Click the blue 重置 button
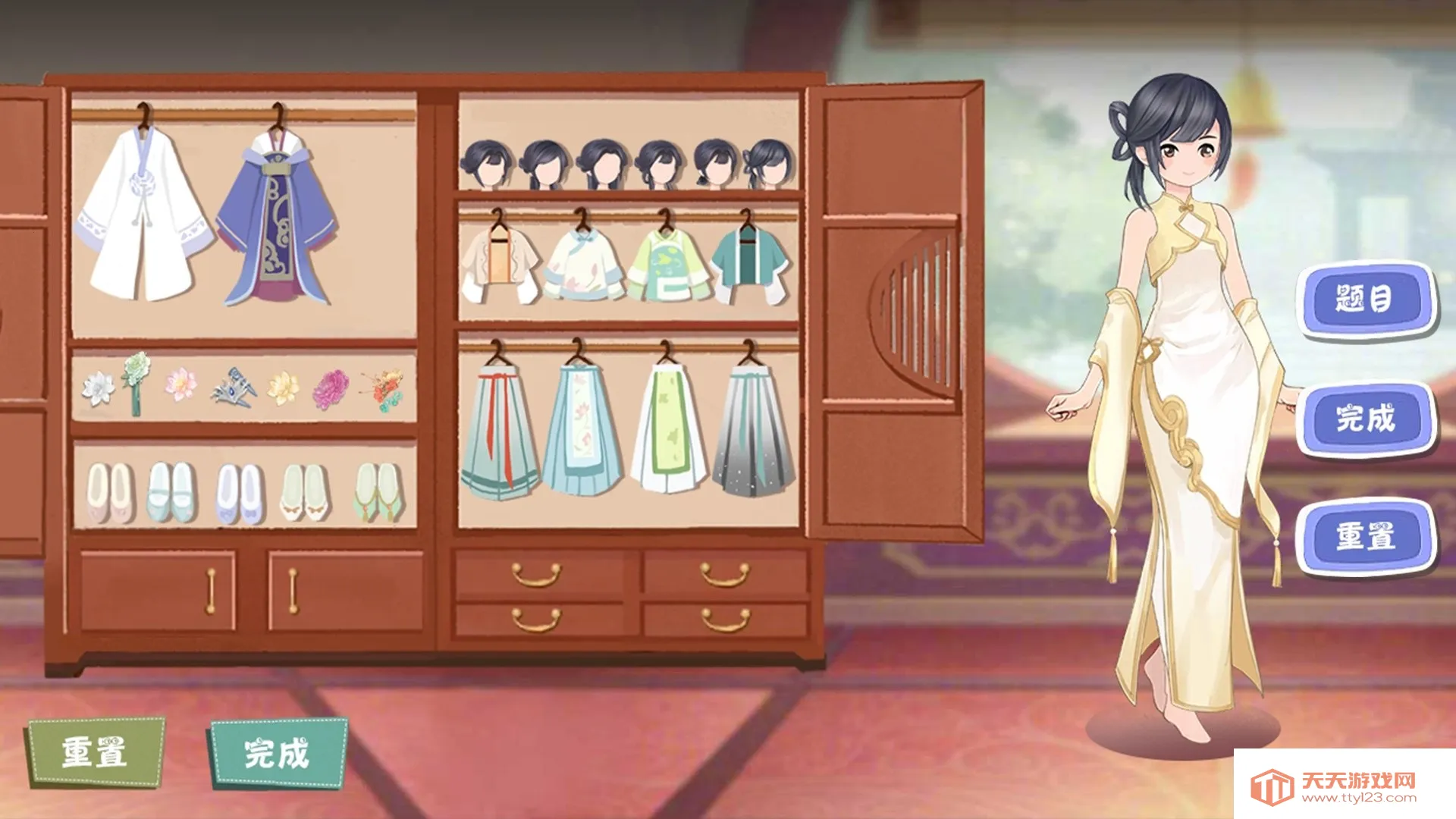The height and width of the screenshot is (819, 1456). point(1365,536)
